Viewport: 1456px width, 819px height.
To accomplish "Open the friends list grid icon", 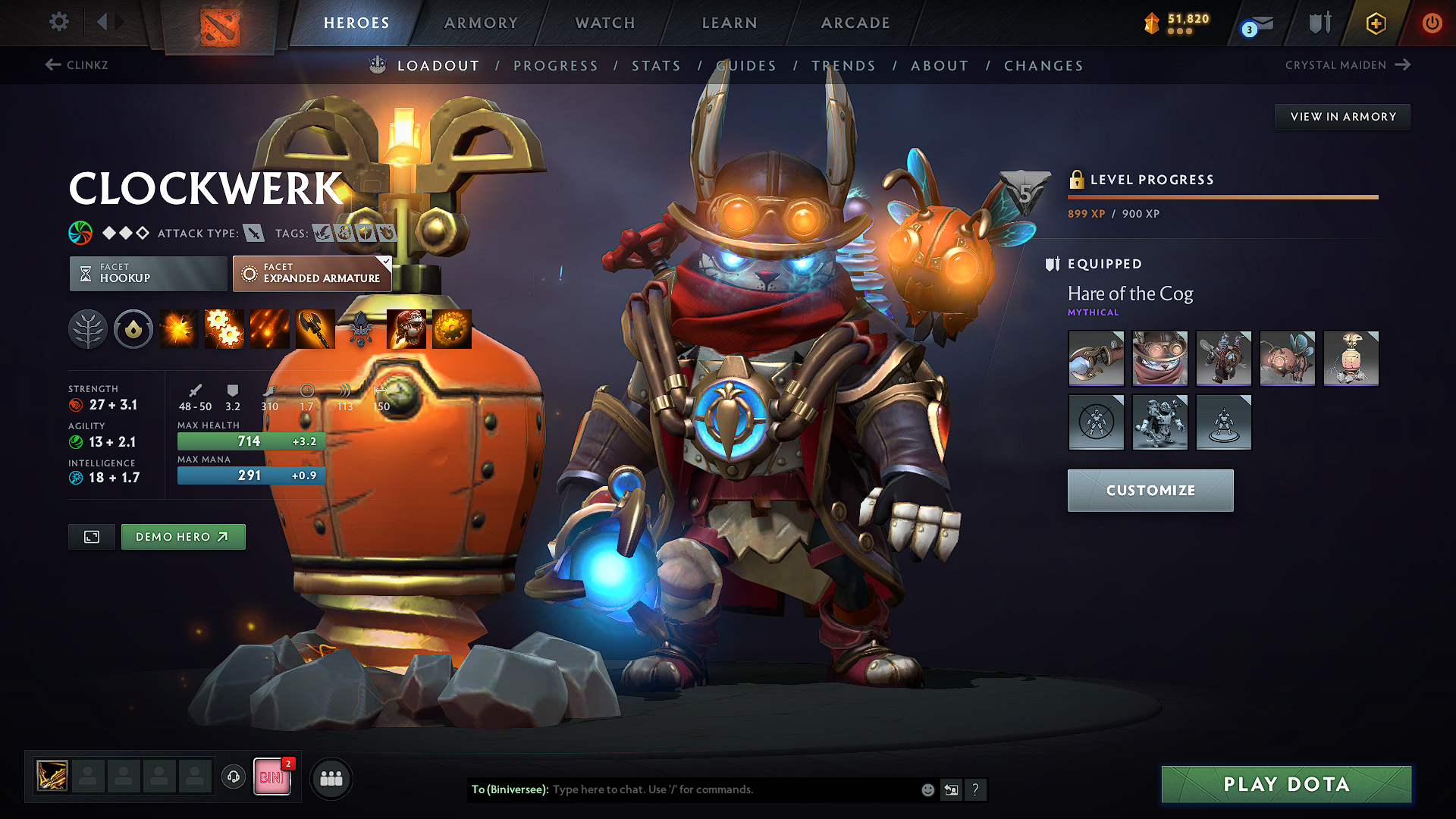I will click(x=331, y=777).
